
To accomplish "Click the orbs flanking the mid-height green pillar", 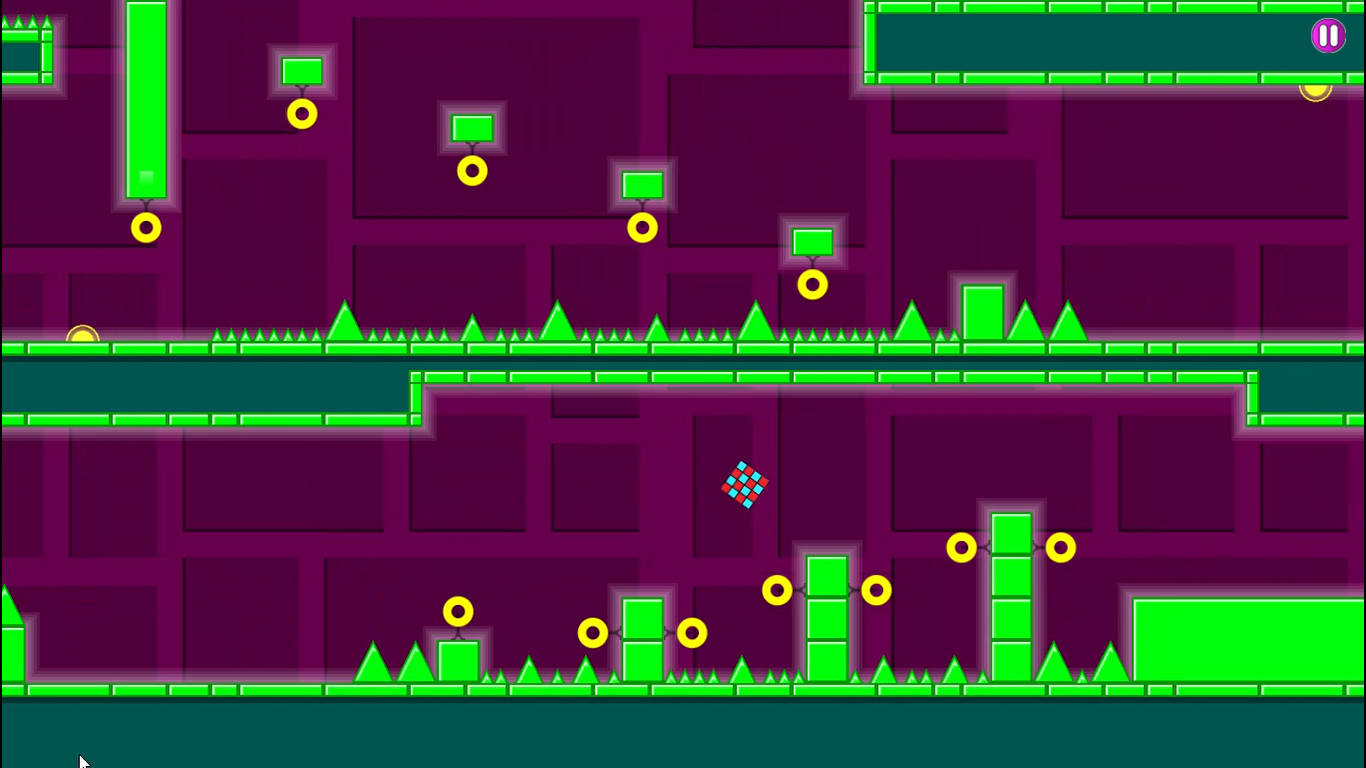I will 777,591.
